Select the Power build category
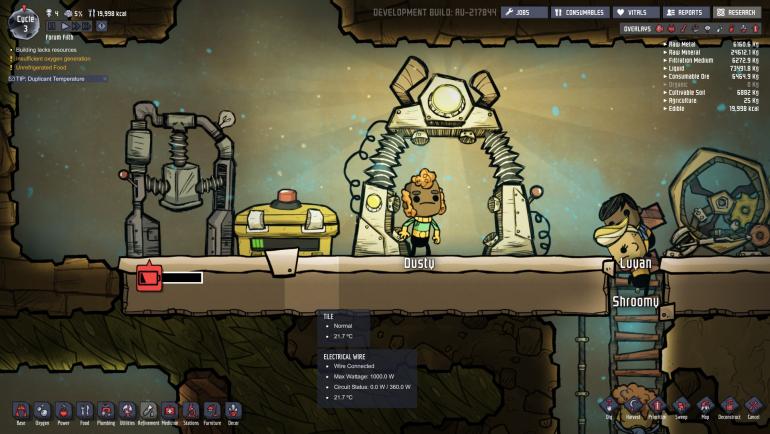This screenshot has width=770, height=434. [63, 410]
